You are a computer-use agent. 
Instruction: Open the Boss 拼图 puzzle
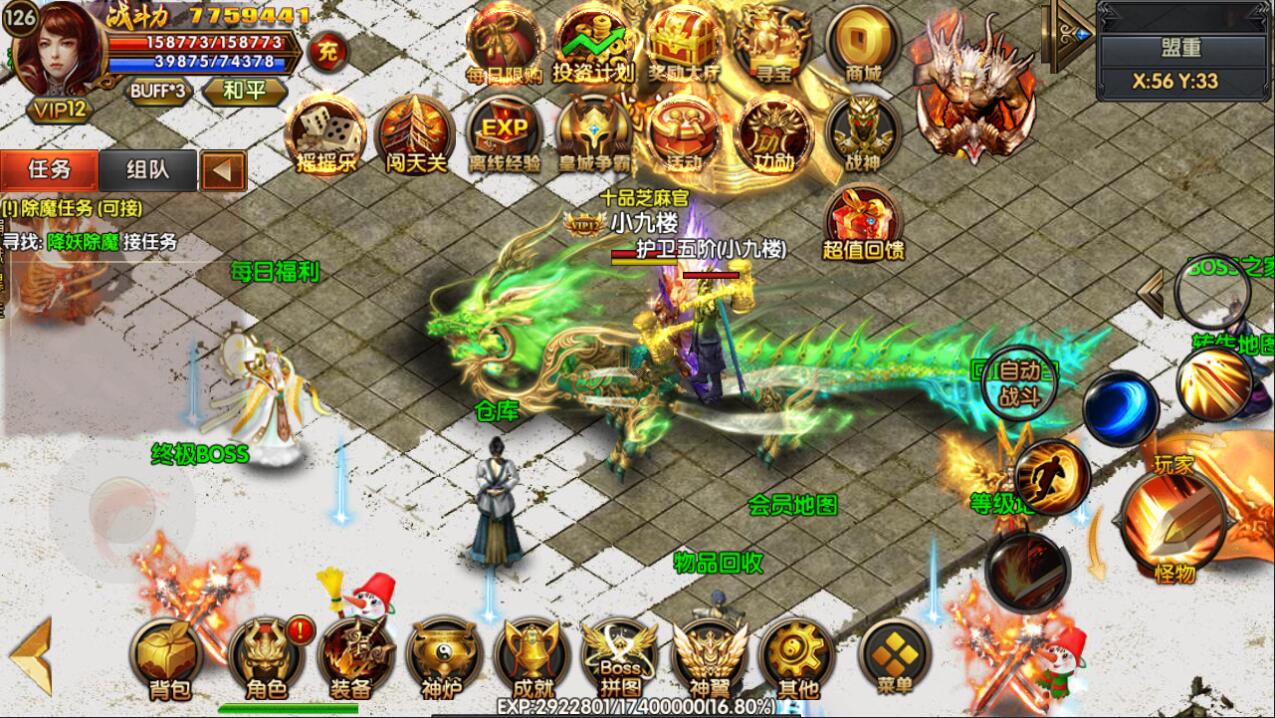pos(620,657)
